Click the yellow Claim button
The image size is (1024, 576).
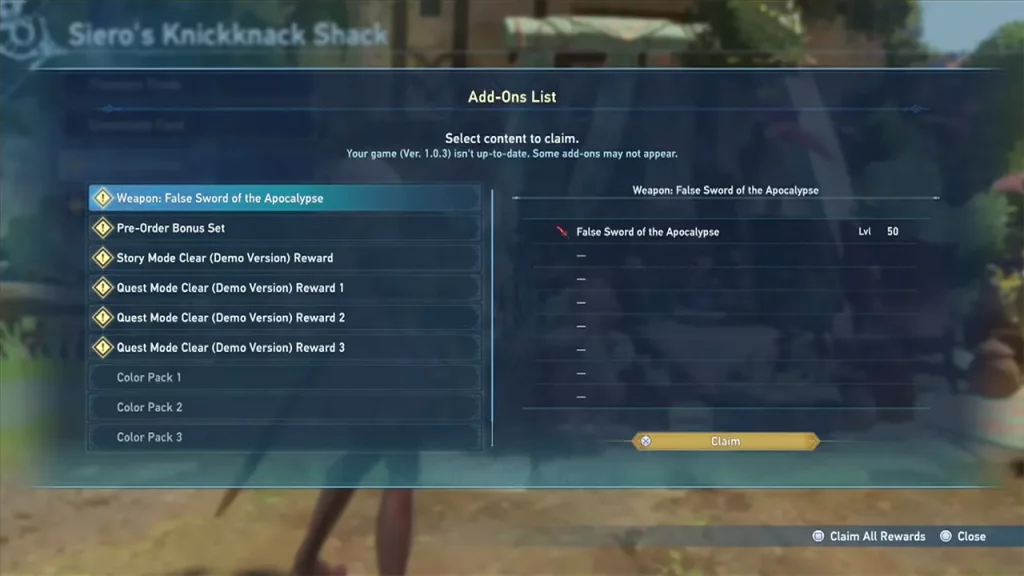(x=725, y=441)
